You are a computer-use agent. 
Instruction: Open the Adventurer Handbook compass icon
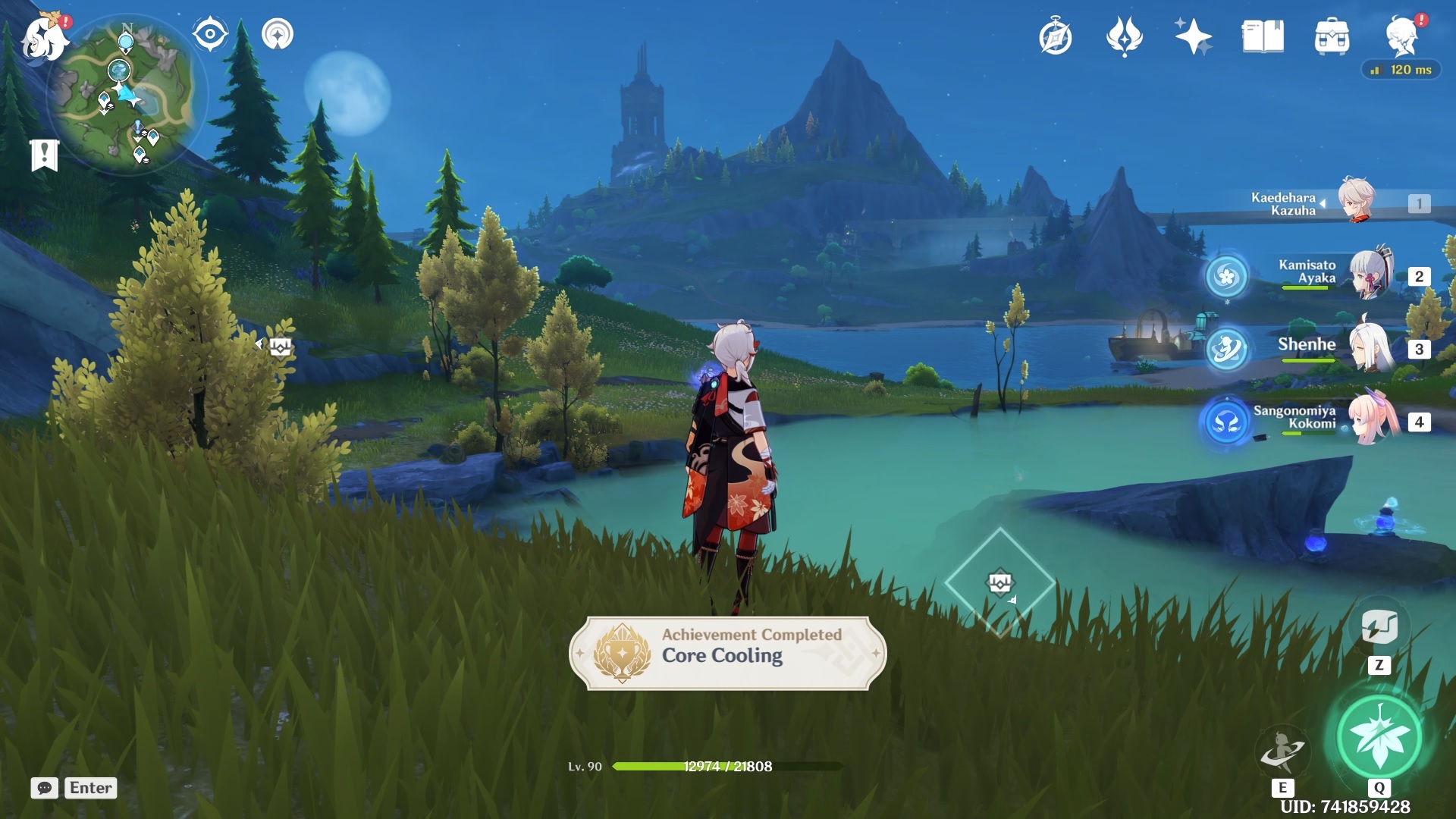pyautogui.click(x=1057, y=35)
